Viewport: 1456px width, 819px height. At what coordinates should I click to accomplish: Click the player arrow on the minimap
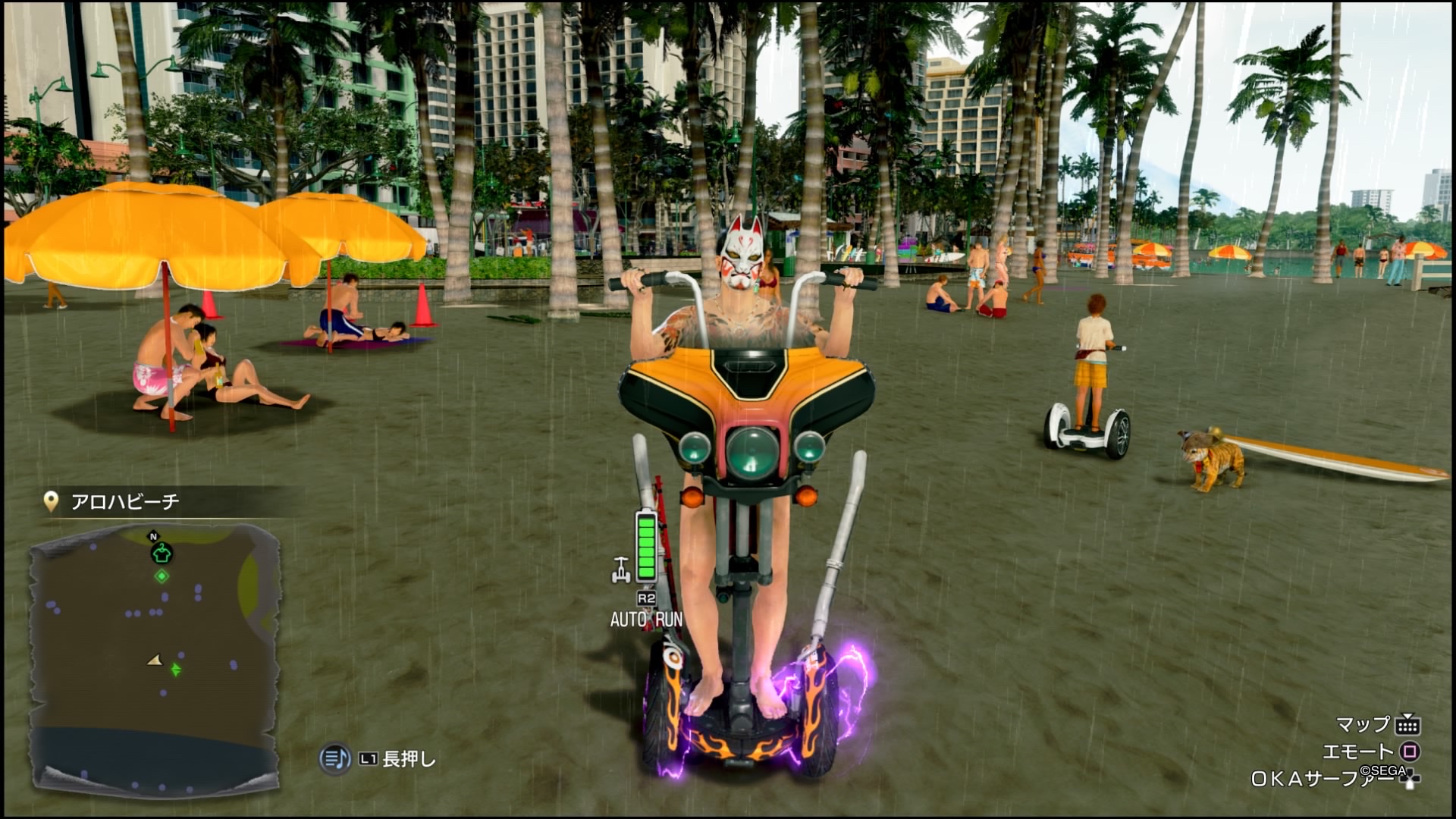[x=155, y=661]
